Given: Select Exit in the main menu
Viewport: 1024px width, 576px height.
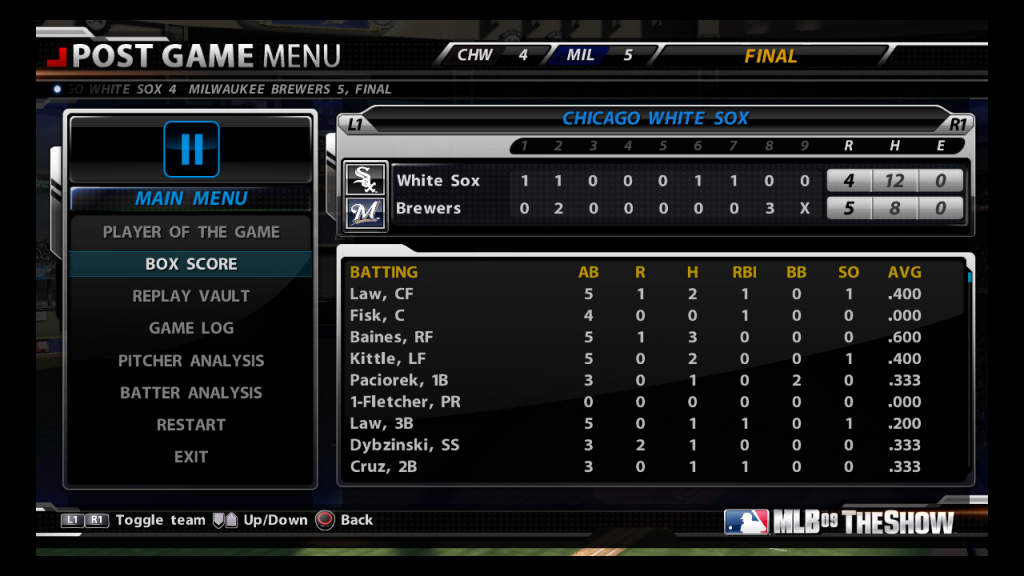Looking at the screenshot, I should (191, 457).
